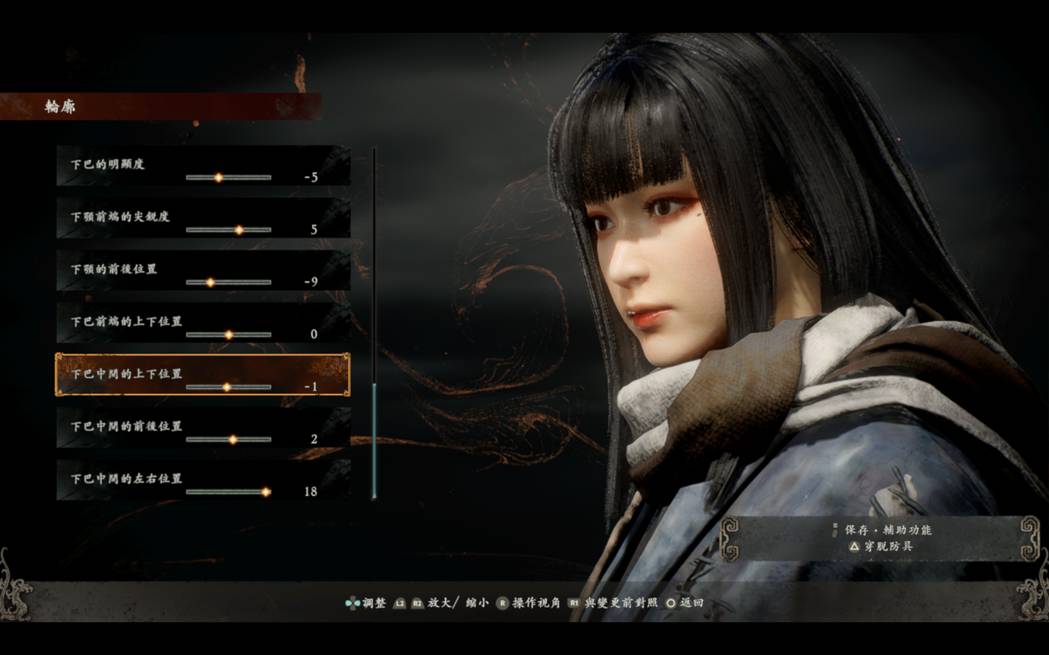Adjust the 下顎前端的尖銳度 slider
The image size is (1049, 655).
(x=238, y=230)
